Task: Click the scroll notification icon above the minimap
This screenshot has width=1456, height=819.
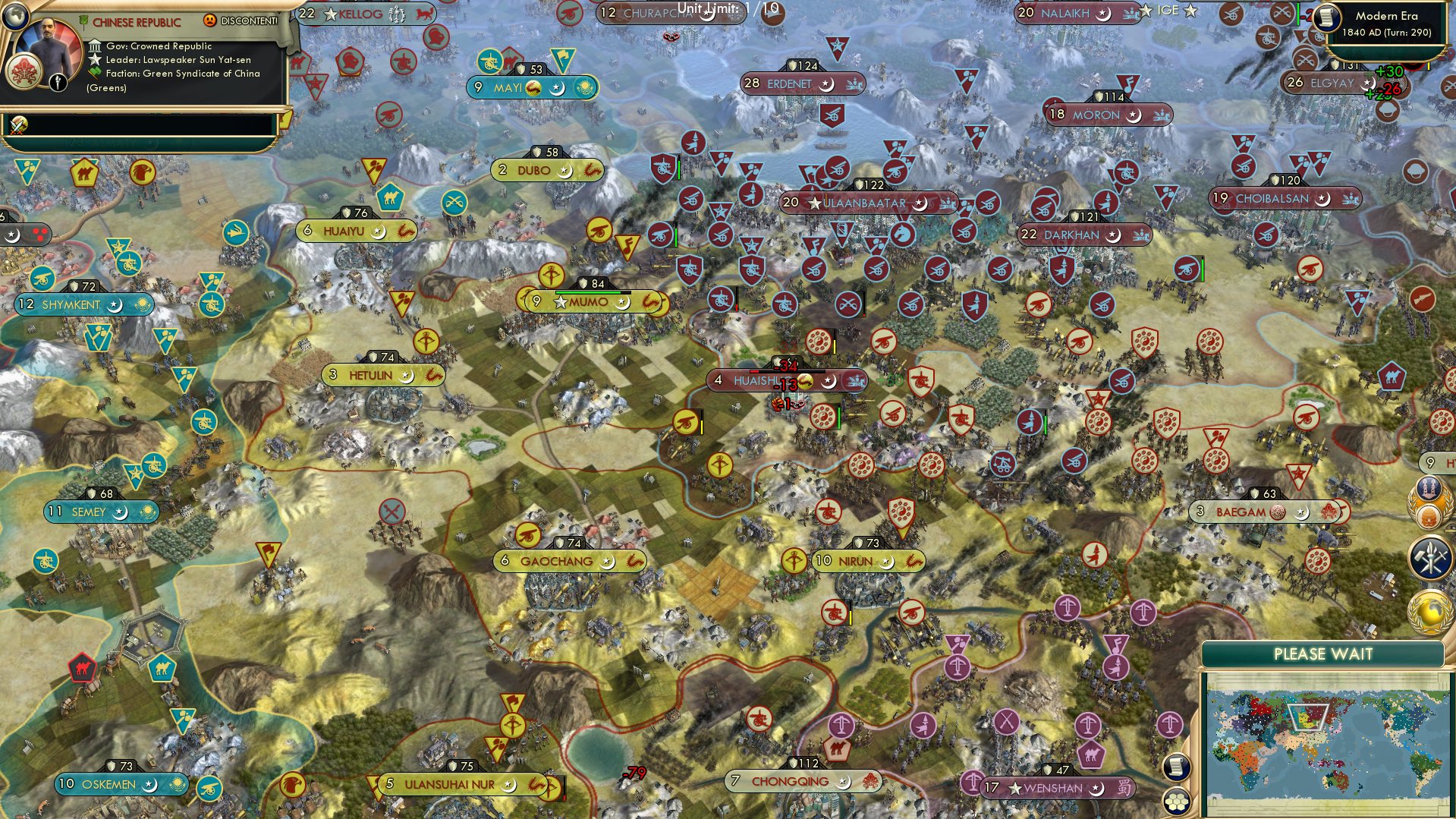Action: click(1175, 767)
